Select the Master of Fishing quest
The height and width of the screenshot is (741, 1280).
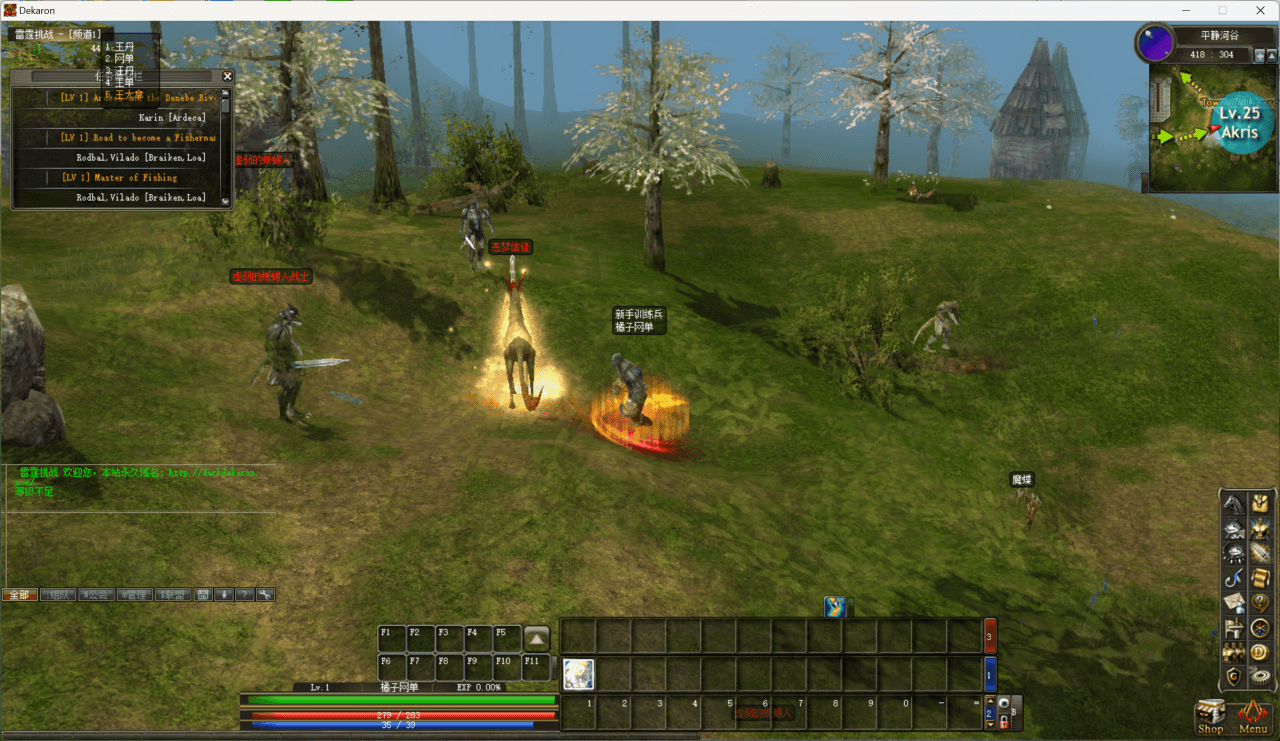pyautogui.click(x=119, y=178)
